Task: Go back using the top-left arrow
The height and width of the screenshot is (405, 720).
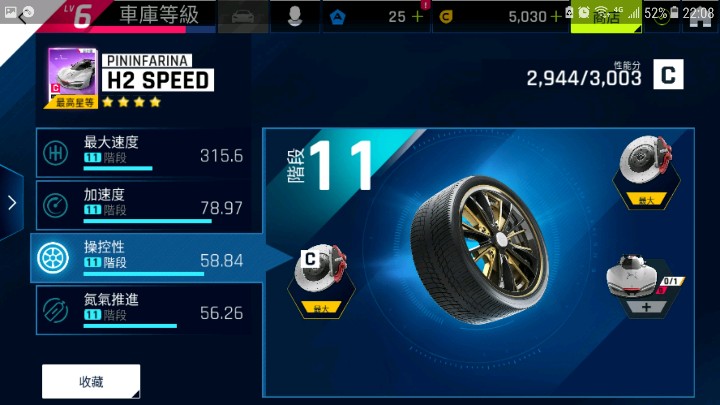Action: coord(22,15)
